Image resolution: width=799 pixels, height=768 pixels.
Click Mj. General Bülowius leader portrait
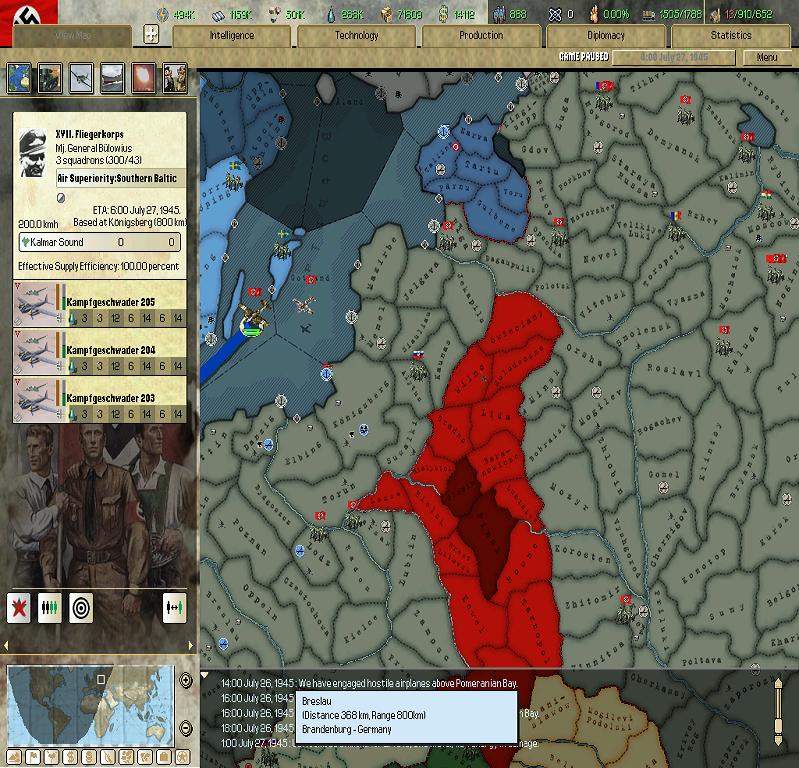coord(35,152)
